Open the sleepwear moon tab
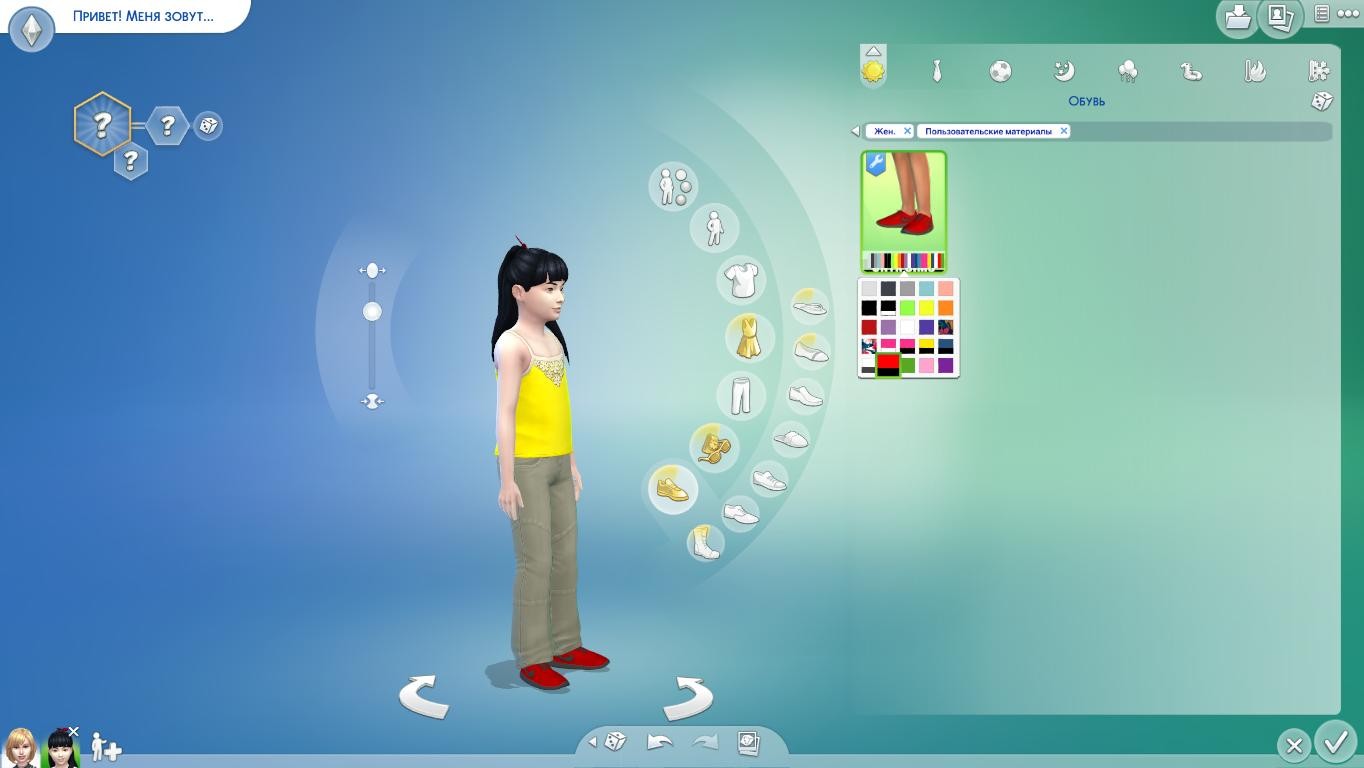This screenshot has width=1364, height=768. click(x=1064, y=71)
